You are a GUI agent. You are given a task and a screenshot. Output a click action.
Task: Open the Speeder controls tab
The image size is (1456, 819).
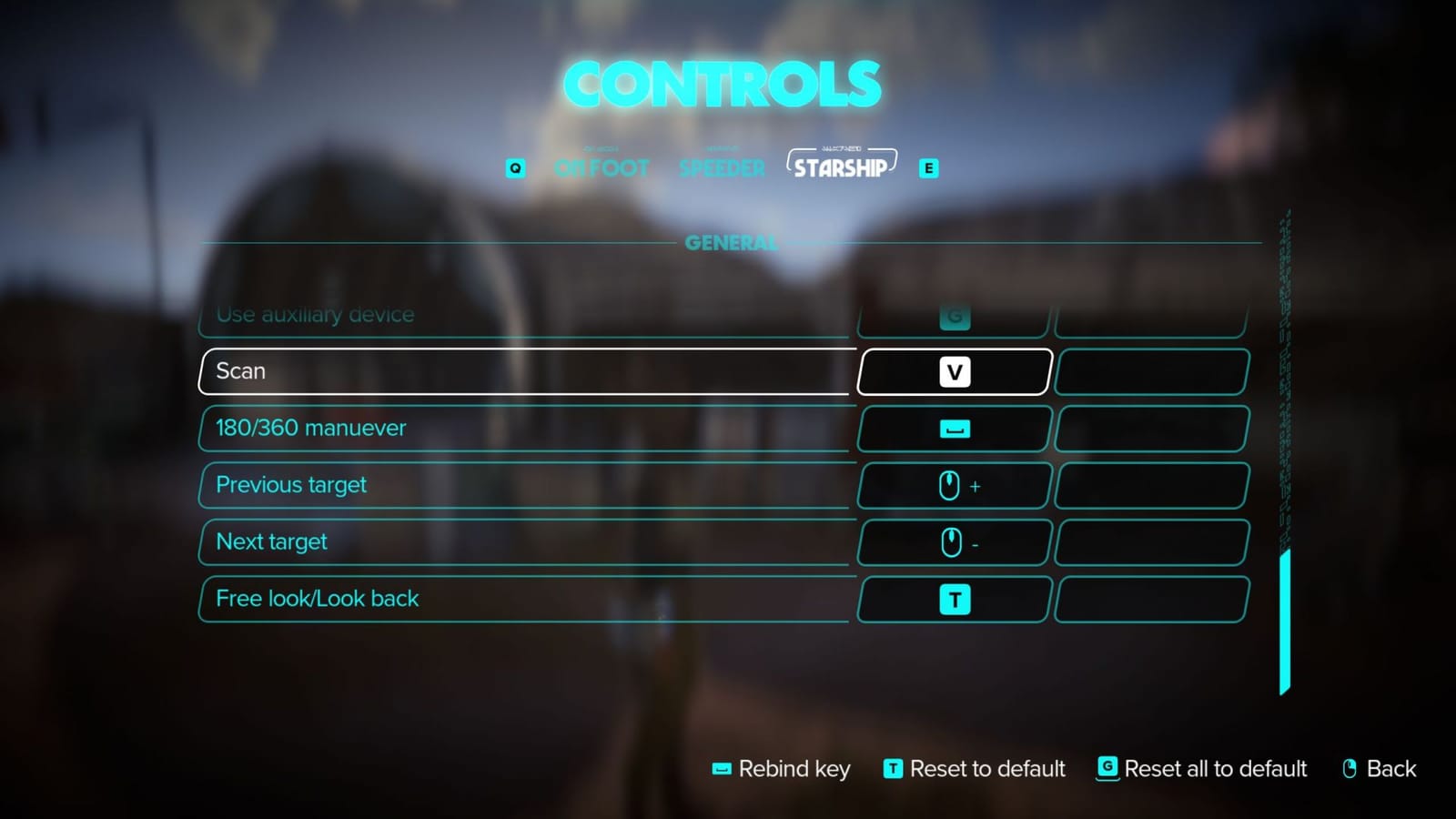721,167
